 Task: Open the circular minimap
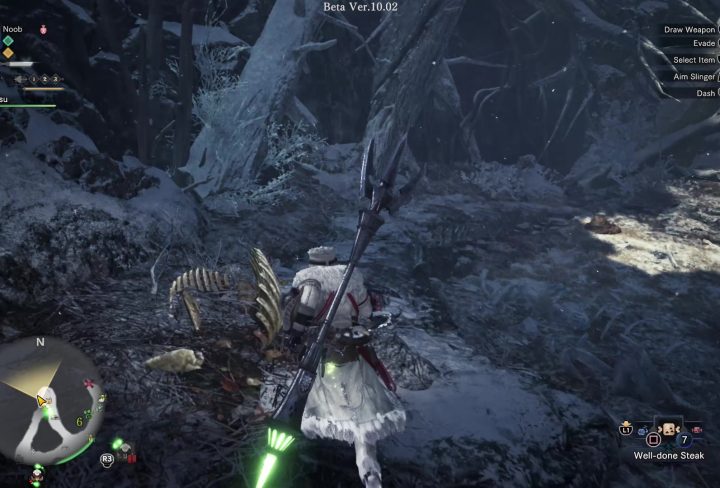(50, 401)
